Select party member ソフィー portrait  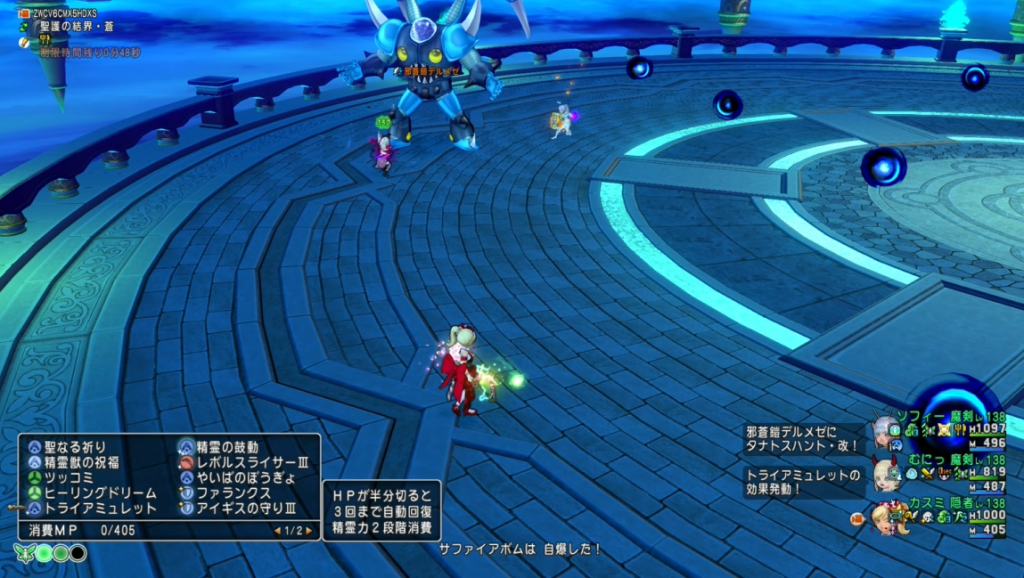click(884, 431)
